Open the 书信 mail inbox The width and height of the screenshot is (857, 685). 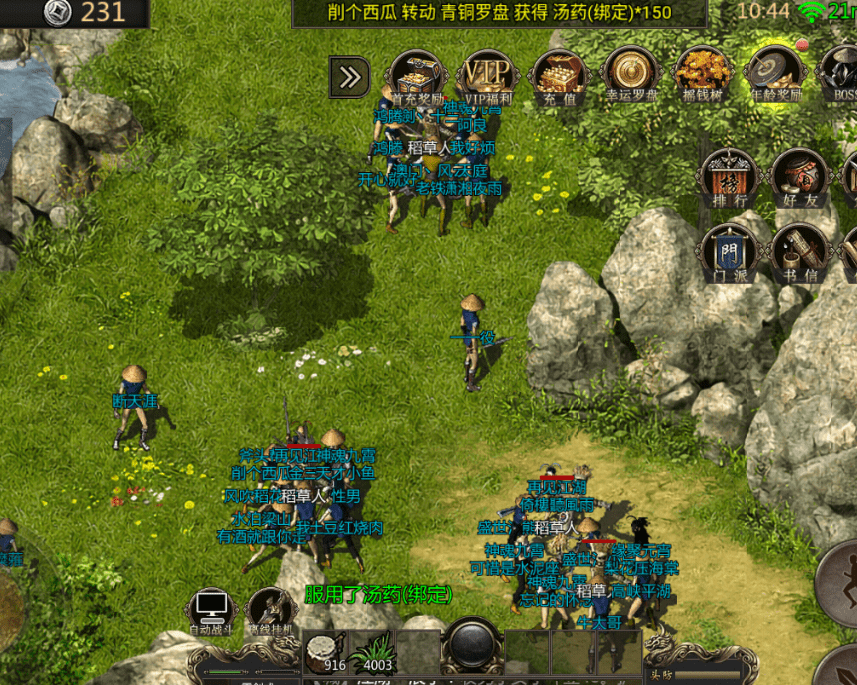(797, 251)
